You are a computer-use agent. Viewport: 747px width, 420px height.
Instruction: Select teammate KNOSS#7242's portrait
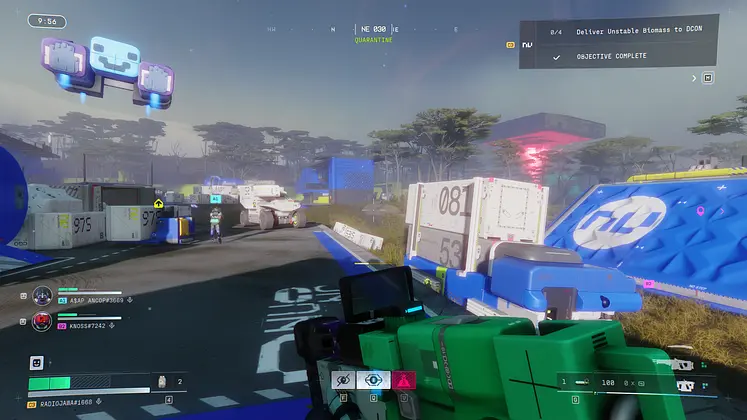tap(42, 322)
